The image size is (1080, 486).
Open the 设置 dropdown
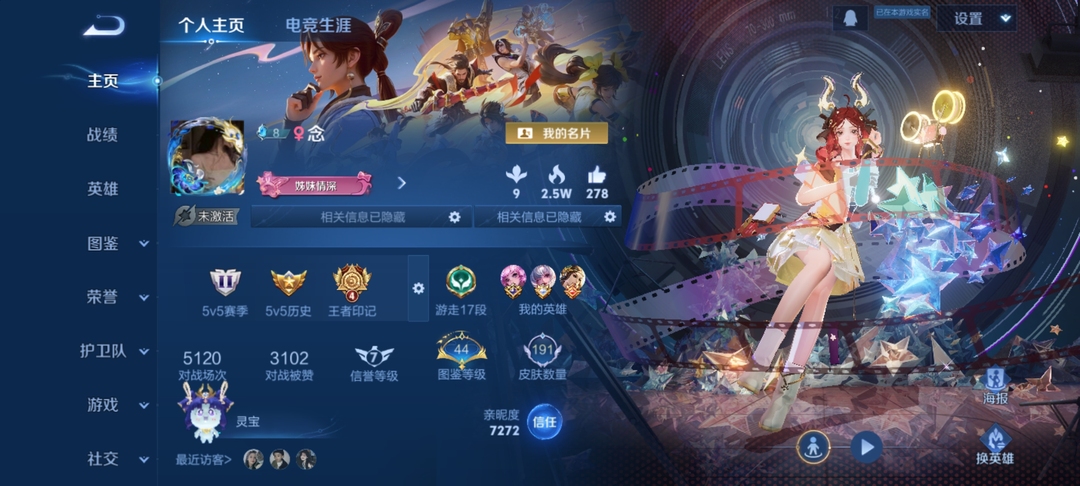[976, 18]
